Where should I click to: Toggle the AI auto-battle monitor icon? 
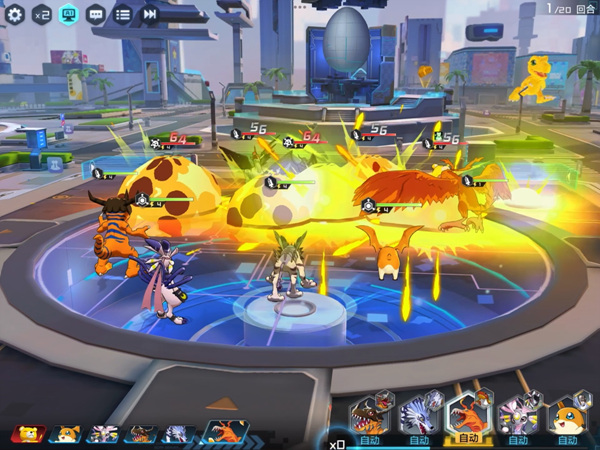pos(69,14)
